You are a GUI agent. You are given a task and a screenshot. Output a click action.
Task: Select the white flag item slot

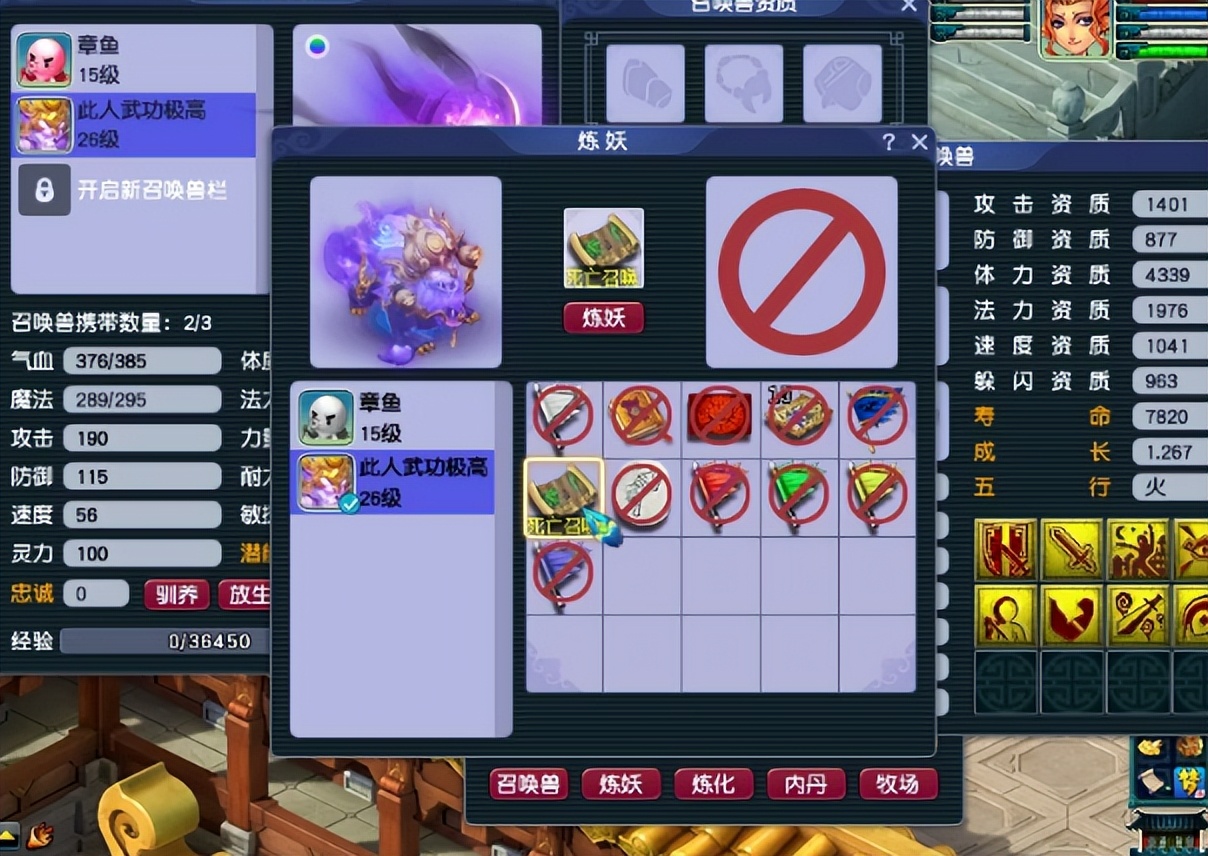point(563,416)
